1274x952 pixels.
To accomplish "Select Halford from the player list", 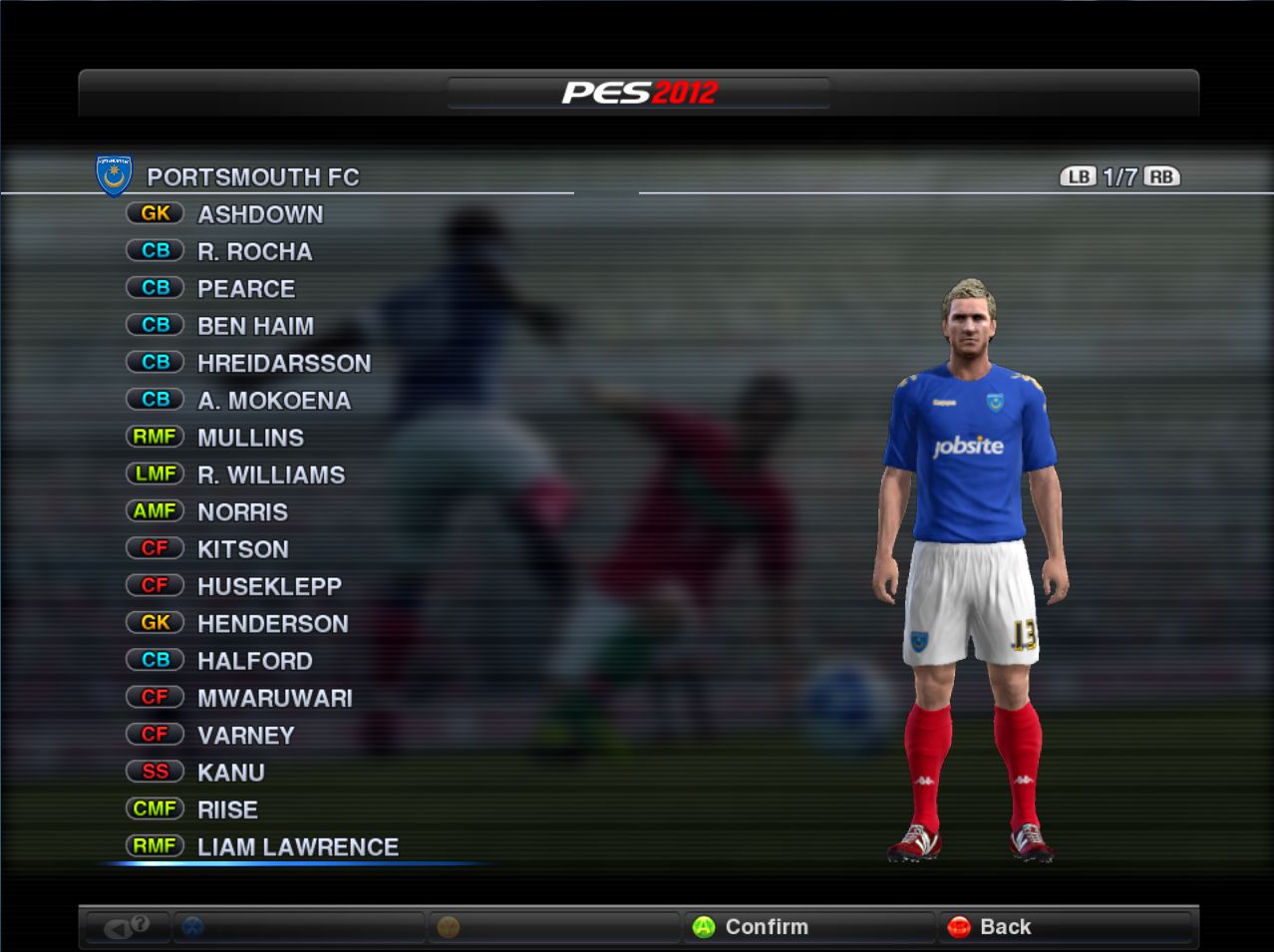I will click(255, 661).
